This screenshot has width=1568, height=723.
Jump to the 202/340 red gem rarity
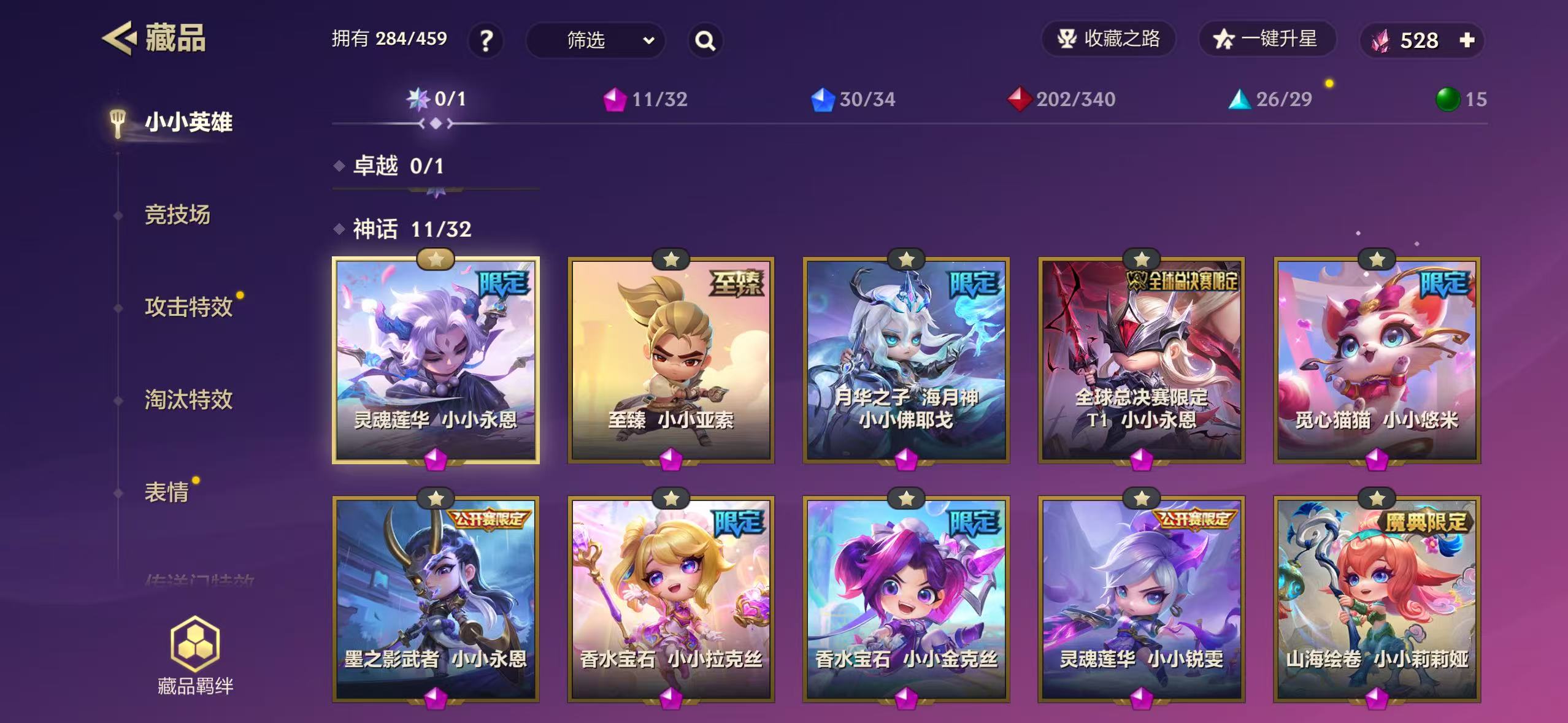(x=1062, y=99)
